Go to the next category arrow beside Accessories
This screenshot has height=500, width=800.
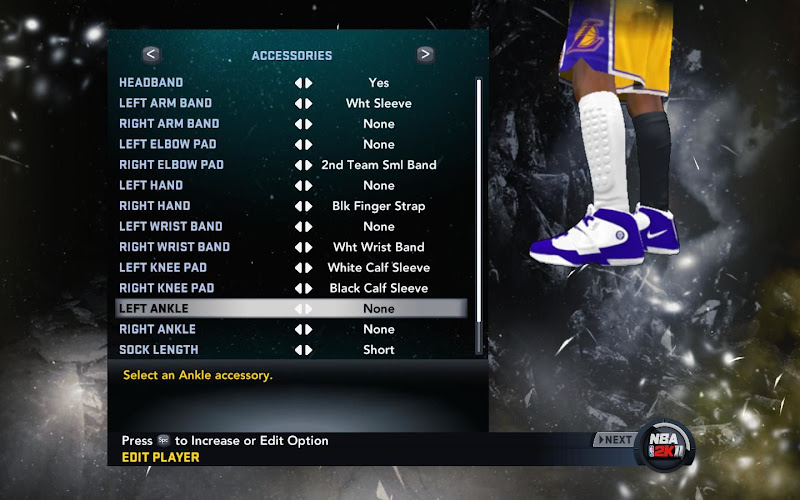[425, 55]
